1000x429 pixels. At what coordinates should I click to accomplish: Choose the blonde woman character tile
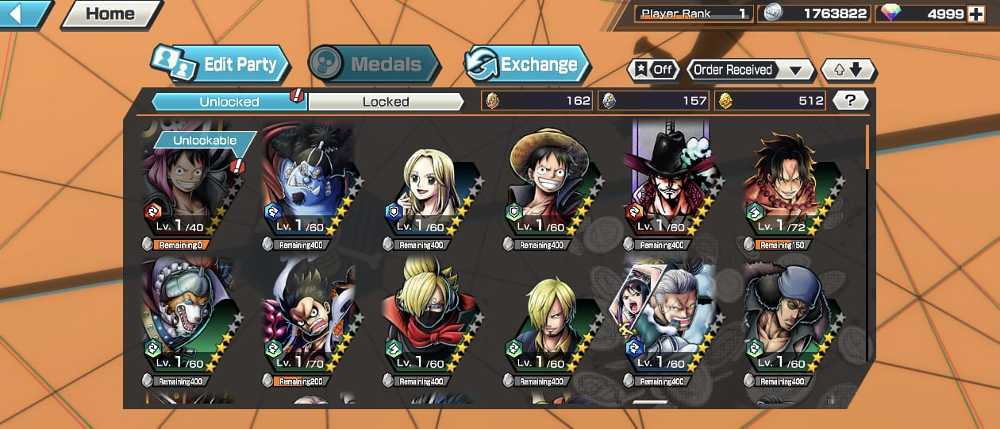[432, 192]
